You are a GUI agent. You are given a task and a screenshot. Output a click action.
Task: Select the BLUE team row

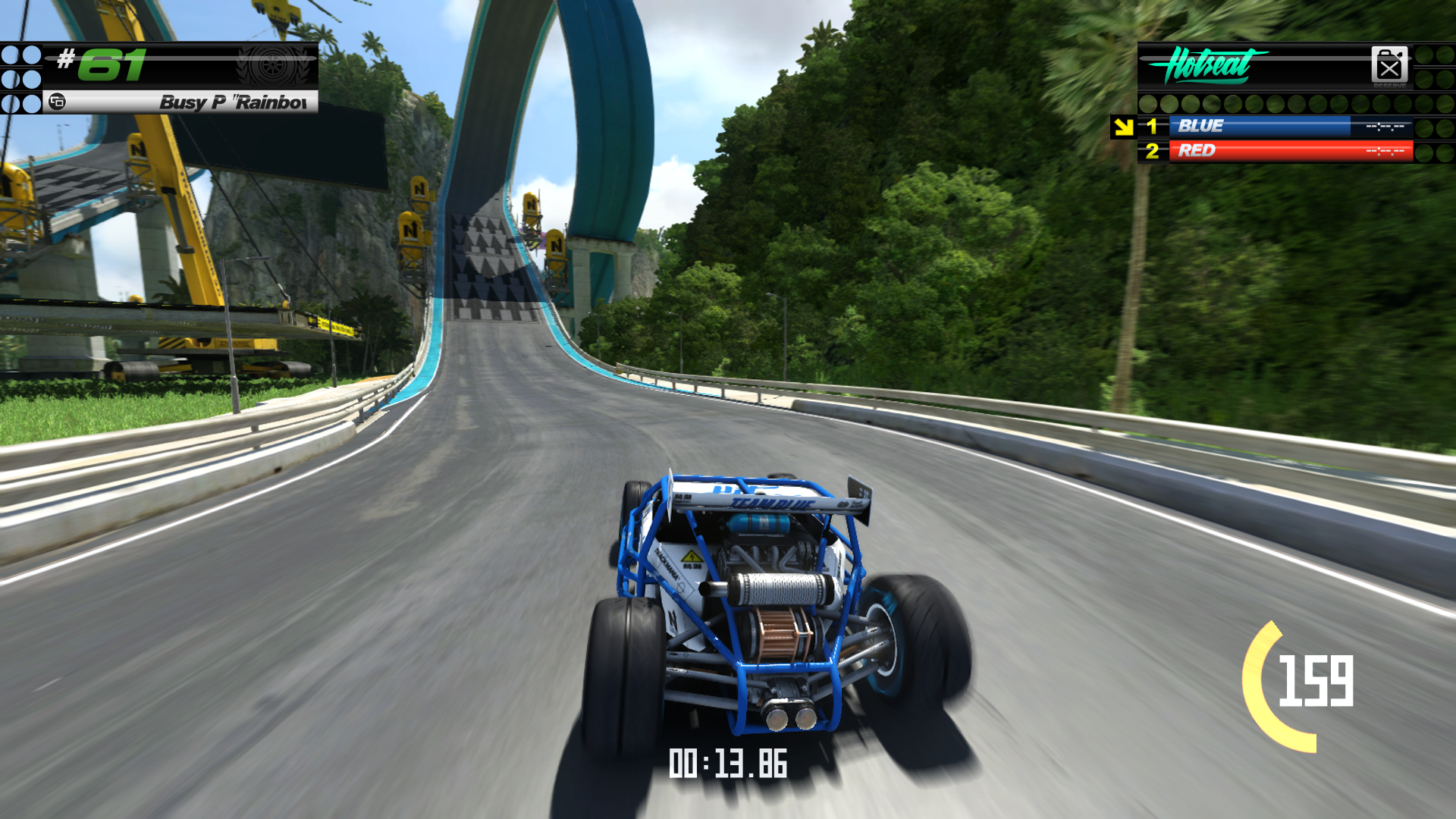point(1289,127)
